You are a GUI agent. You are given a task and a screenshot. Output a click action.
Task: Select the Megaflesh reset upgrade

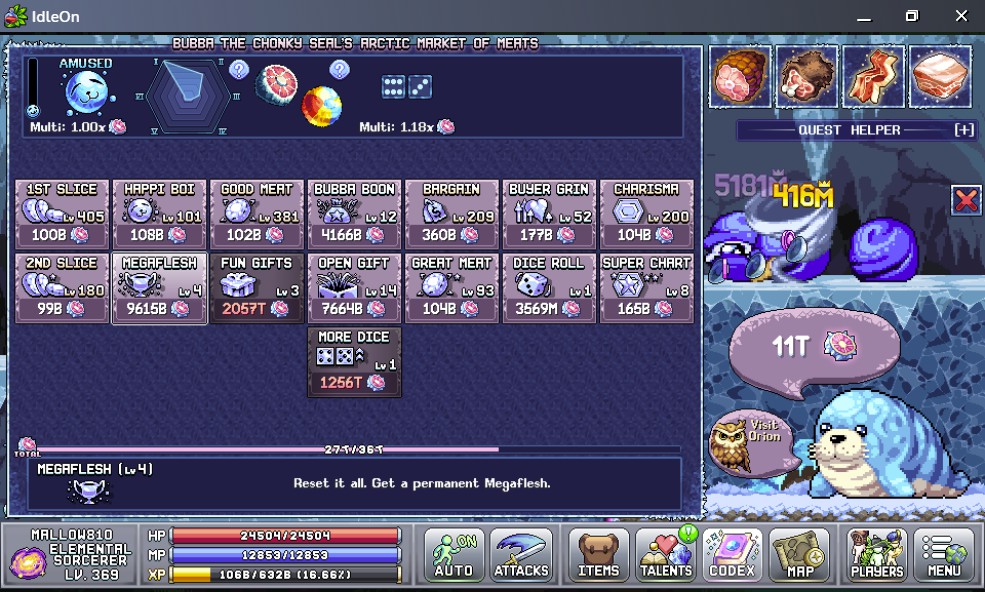pos(160,288)
